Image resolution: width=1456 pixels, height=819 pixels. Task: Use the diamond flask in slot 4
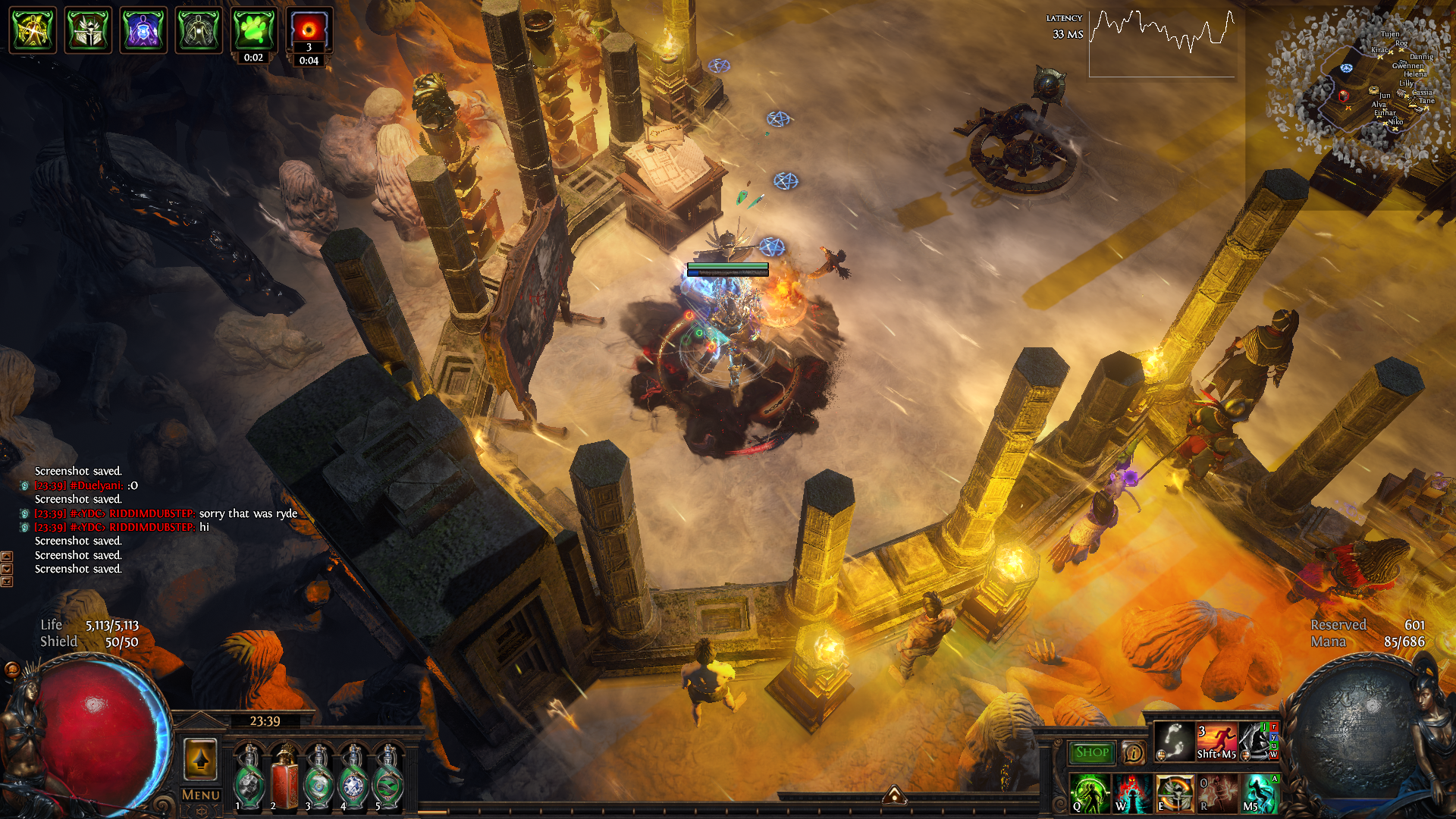pos(353,778)
